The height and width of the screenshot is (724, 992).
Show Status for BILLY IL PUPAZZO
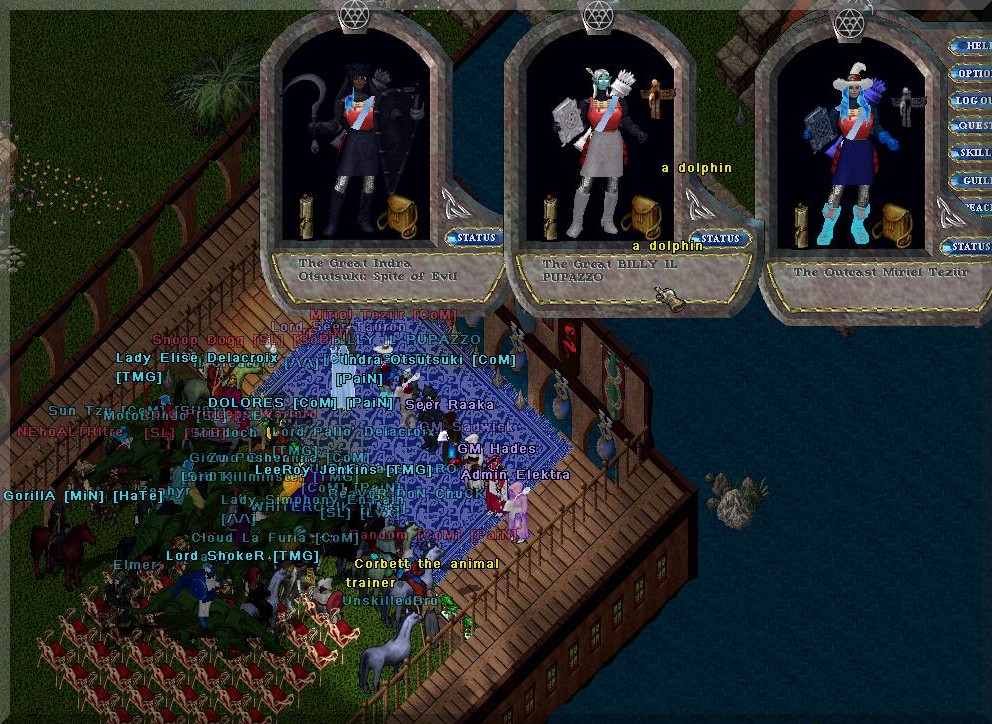(720, 238)
